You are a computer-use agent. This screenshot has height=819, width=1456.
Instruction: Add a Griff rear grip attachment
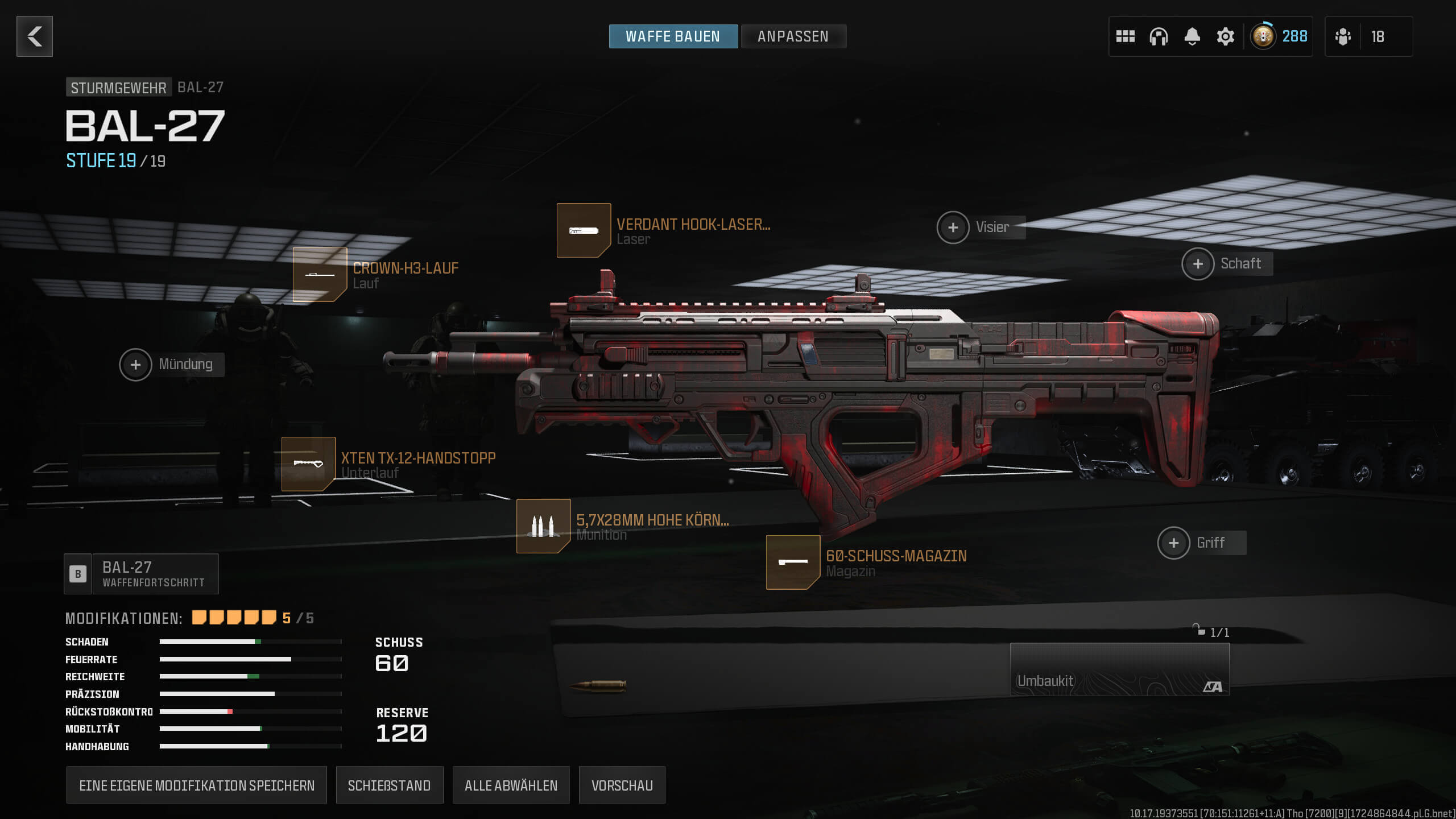(x=1173, y=543)
